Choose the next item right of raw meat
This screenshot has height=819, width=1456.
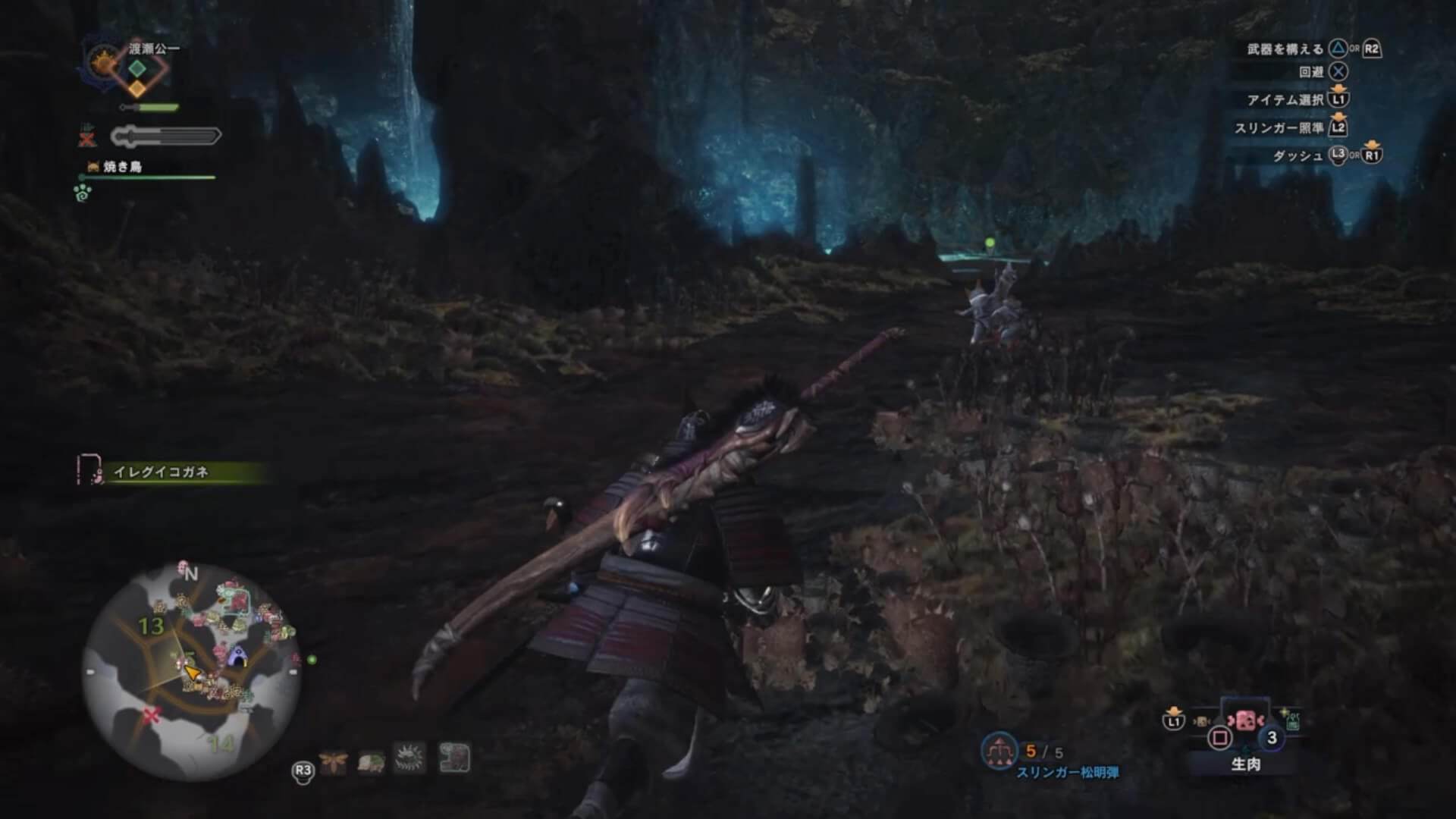(x=1291, y=719)
